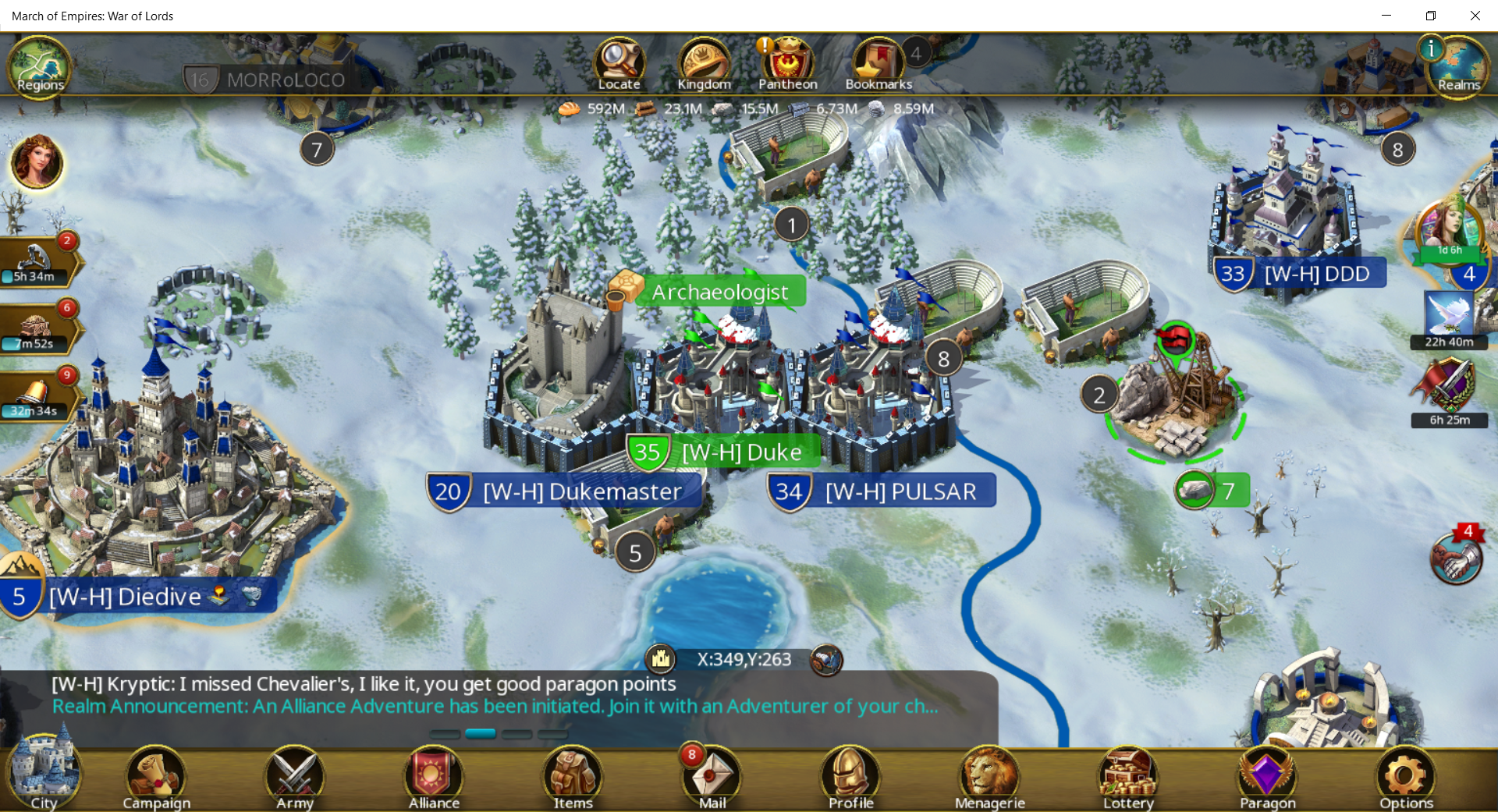Use the Locate magnifier
Screen dimensions: 1498x812
[x=619, y=64]
